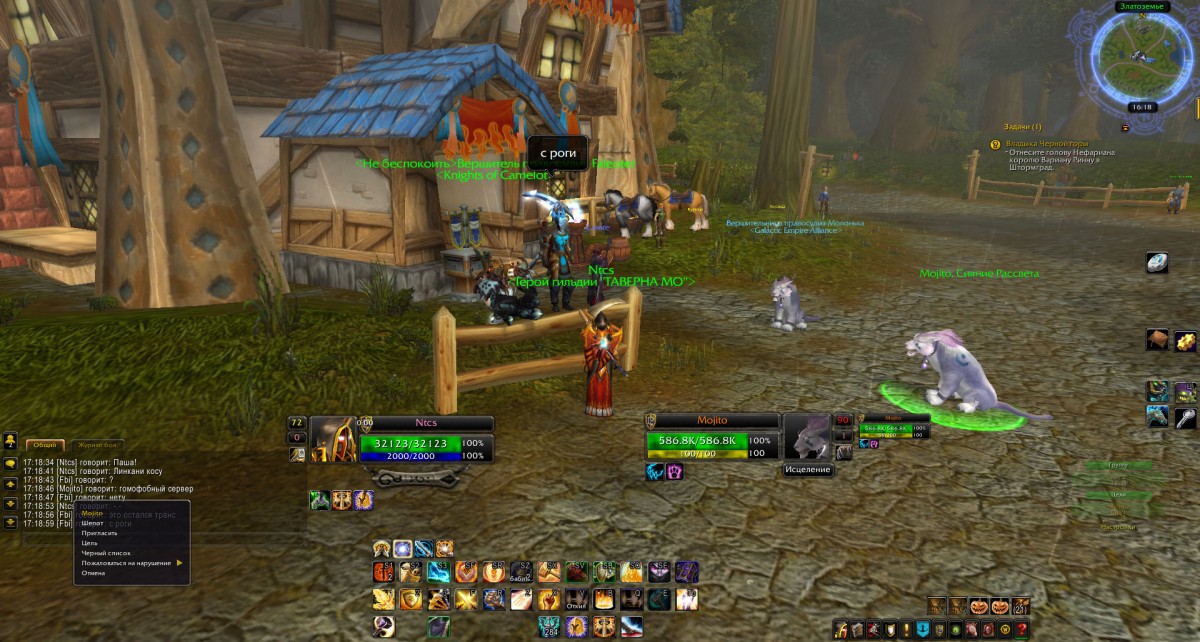Jump chat to bottom with last arrow button
Image resolution: width=1200 pixels, height=642 pixels.
[10, 522]
